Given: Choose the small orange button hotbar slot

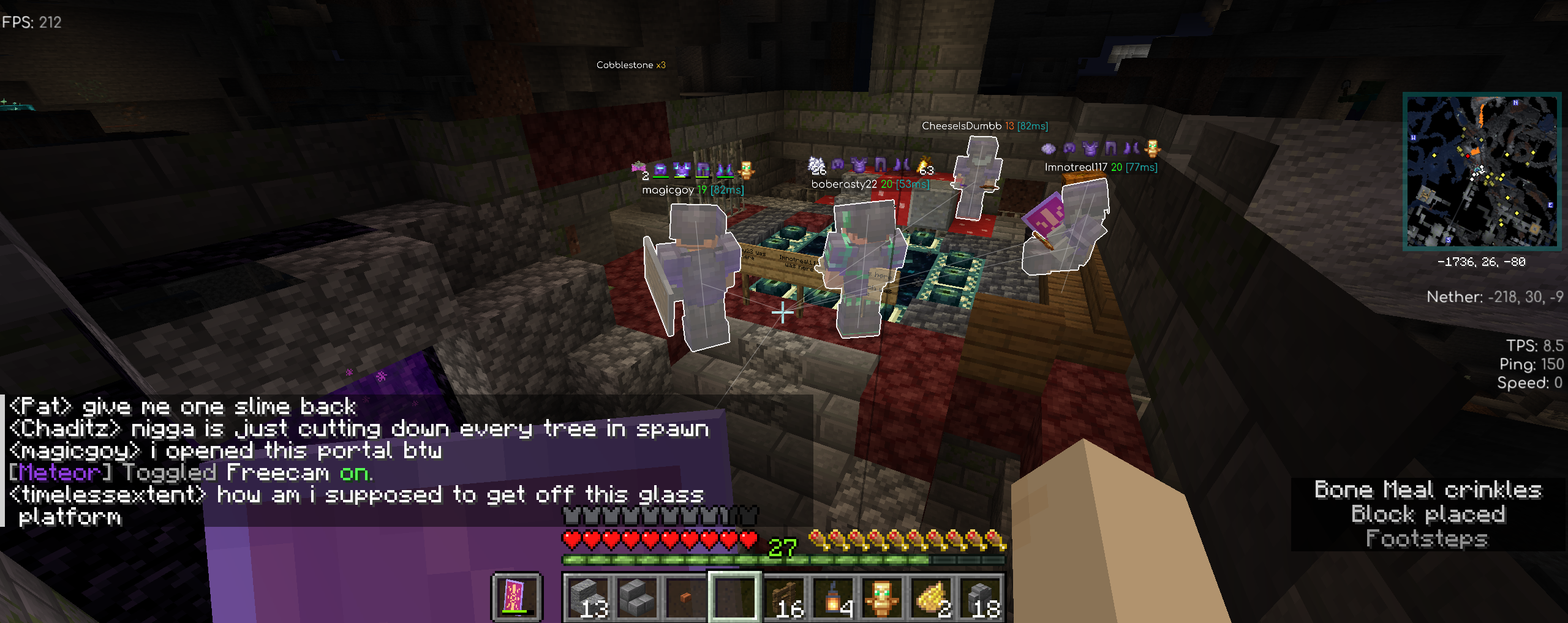Looking at the screenshot, I should [x=685, y=597].
